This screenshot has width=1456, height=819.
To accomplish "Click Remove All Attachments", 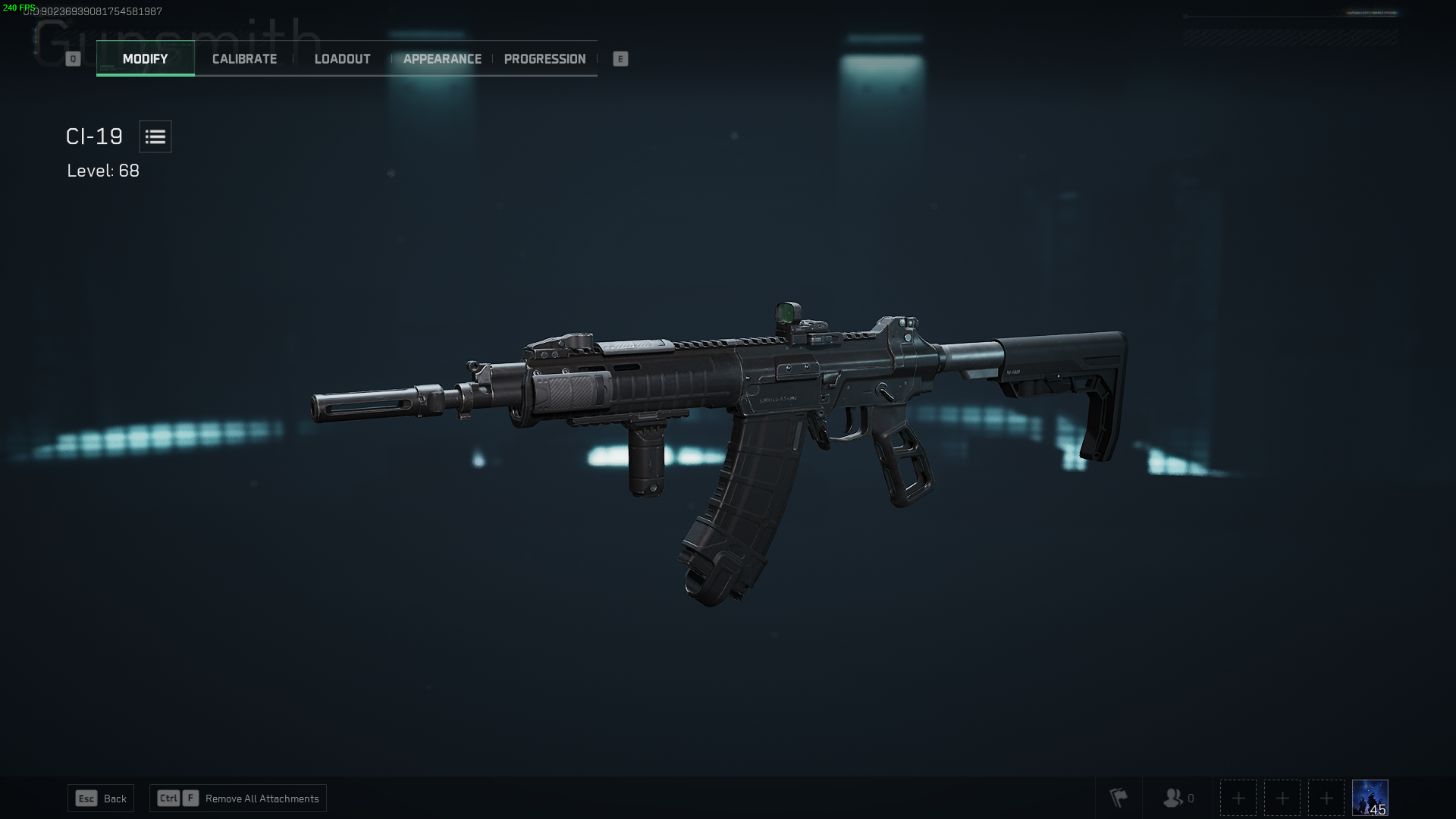I will coord(262,798).
